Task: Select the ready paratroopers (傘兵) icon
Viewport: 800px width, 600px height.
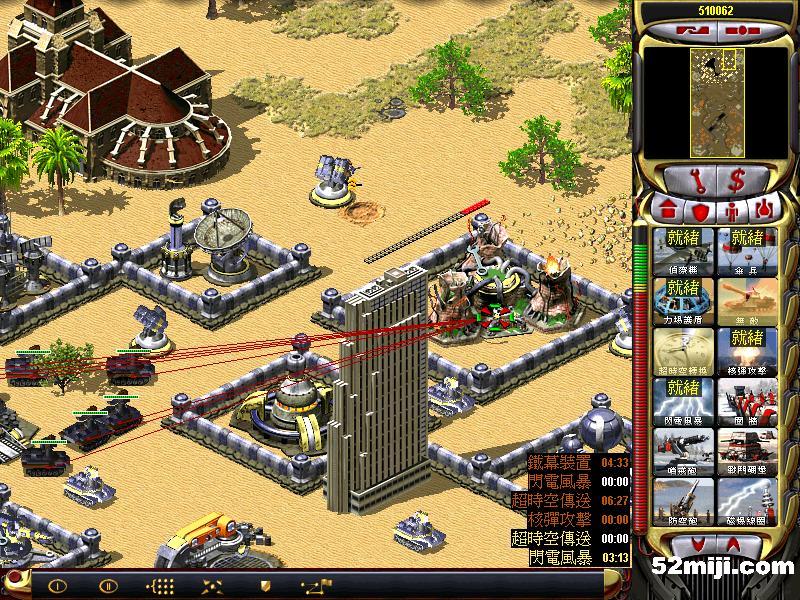Action: click(x=746, y=252)
